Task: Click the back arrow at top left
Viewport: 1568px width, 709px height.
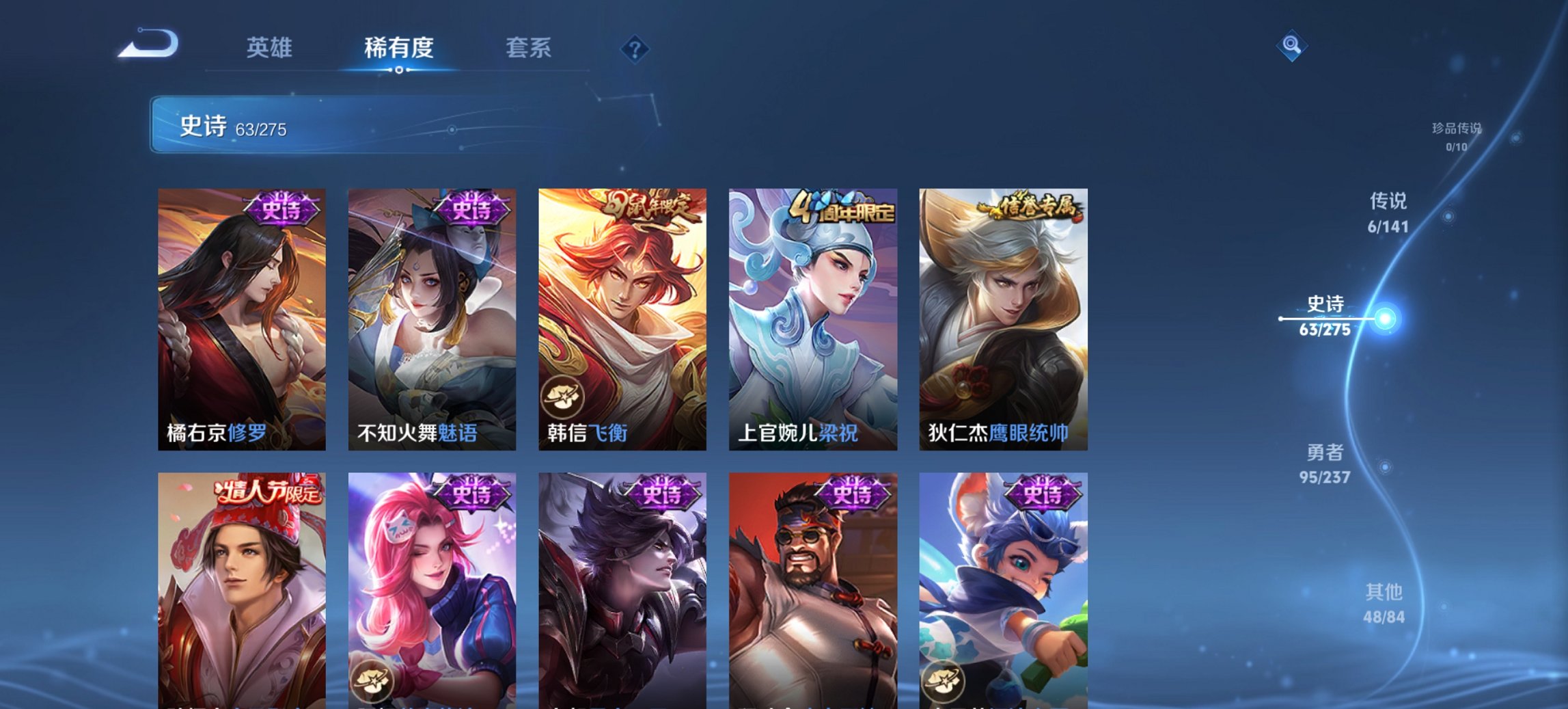Action: (150, 43)
